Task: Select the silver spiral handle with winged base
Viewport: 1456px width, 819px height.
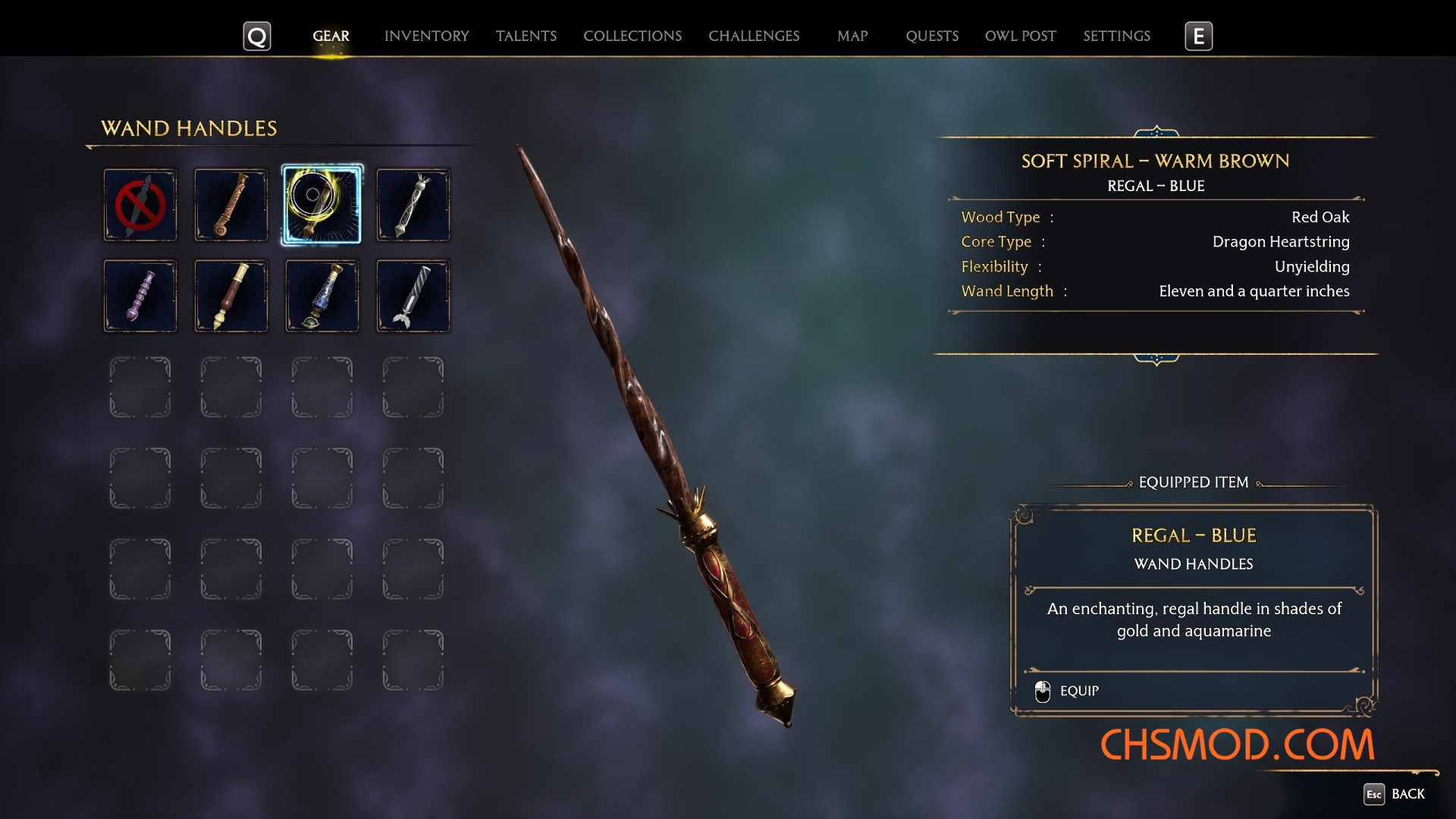Action: coord(413,296)
